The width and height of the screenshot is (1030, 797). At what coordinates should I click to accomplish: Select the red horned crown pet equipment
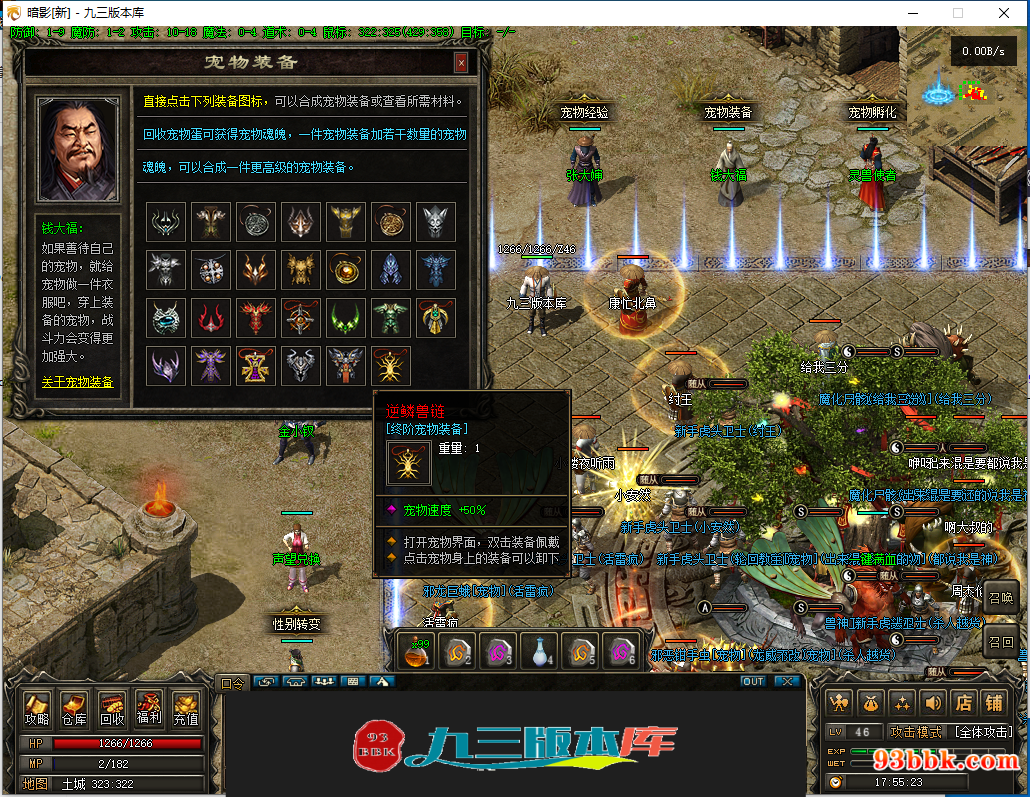click(x=210, y=318)
